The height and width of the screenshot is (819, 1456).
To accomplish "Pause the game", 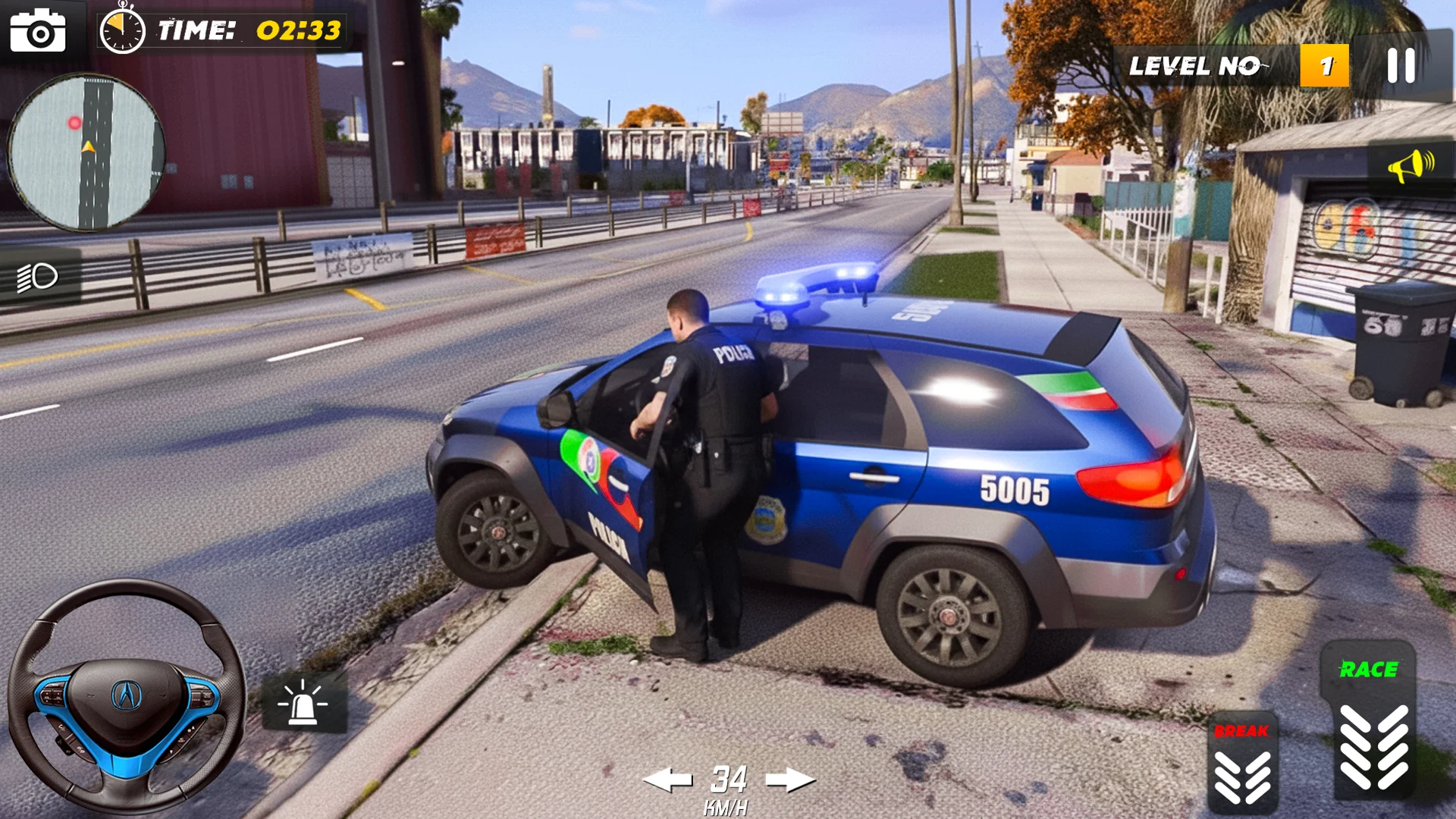I will (1401, 66).
